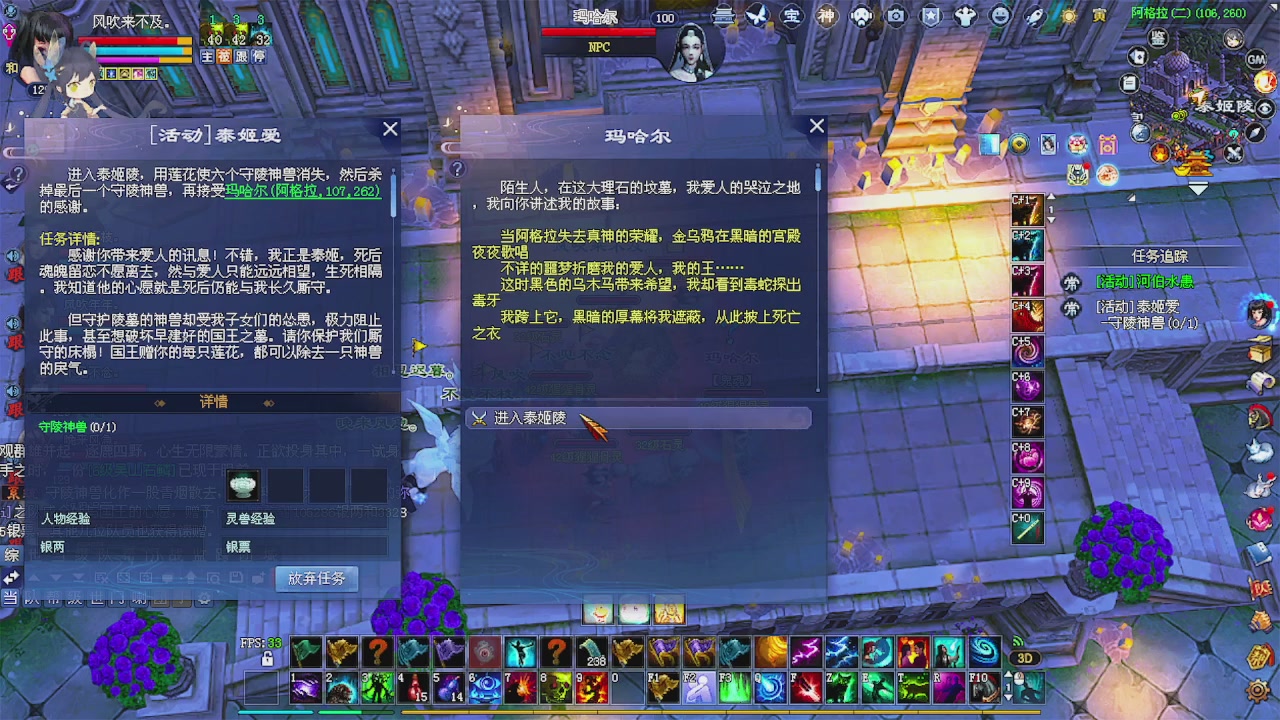This screenshot has height=720, width=1280.
Task: Activate the C+5 macro skill icon
Action: pos(1028,351)
